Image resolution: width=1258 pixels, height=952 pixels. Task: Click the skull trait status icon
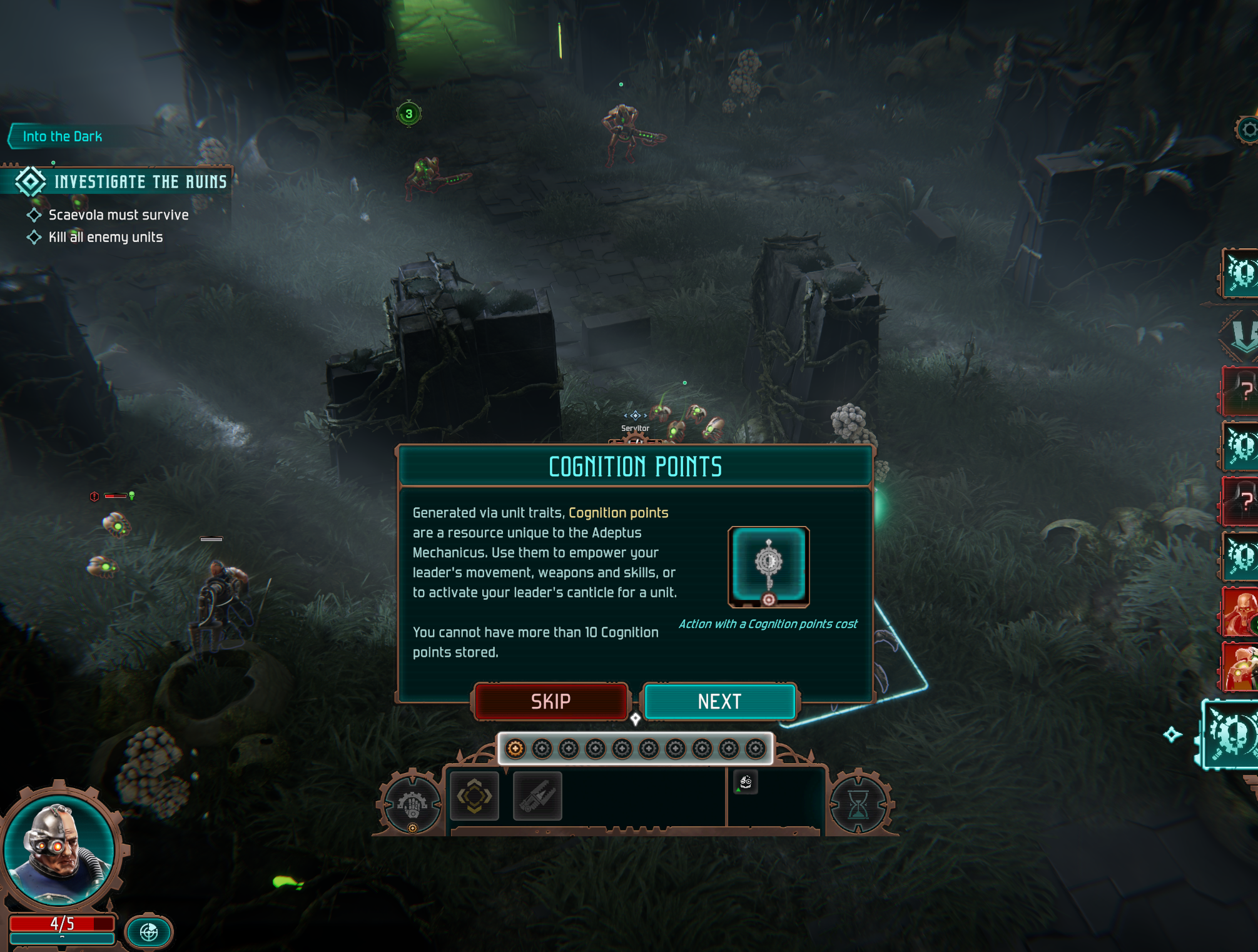pos(745,782)
